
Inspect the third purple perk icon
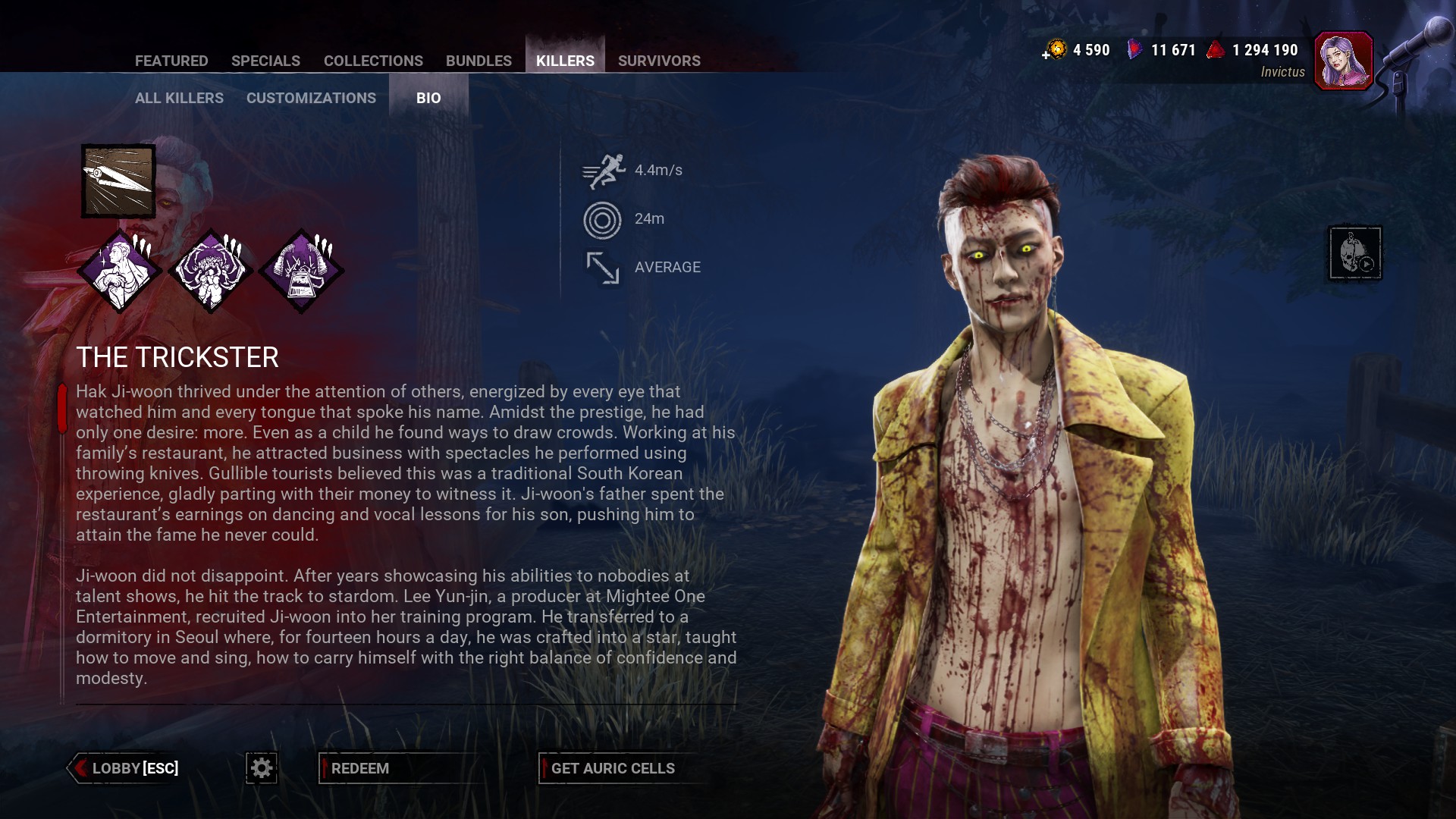tap(301, 271)
